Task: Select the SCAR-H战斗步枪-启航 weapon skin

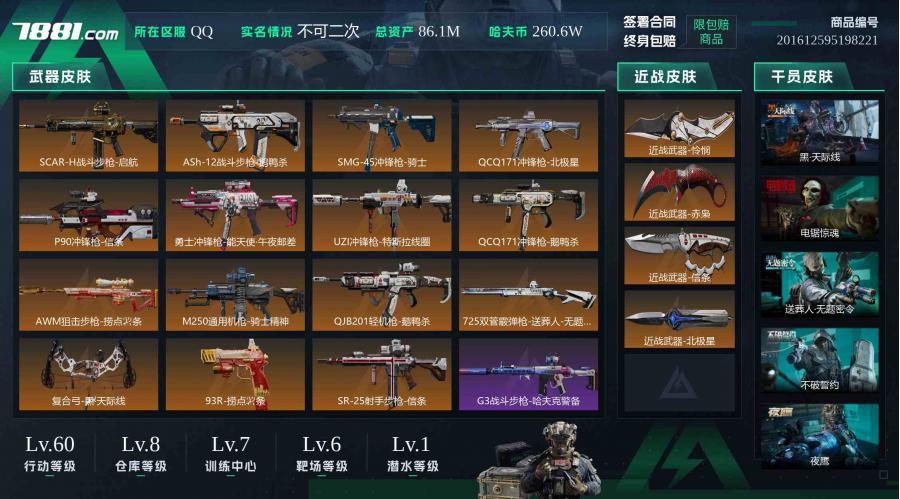Action: [88, 134]
